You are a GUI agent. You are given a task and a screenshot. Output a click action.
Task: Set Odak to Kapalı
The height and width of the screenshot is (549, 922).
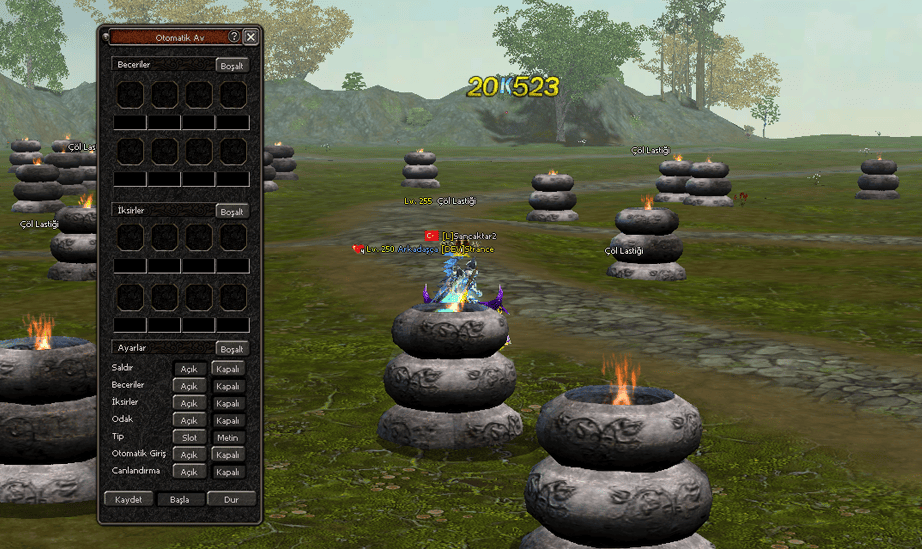tap(228, 420)
